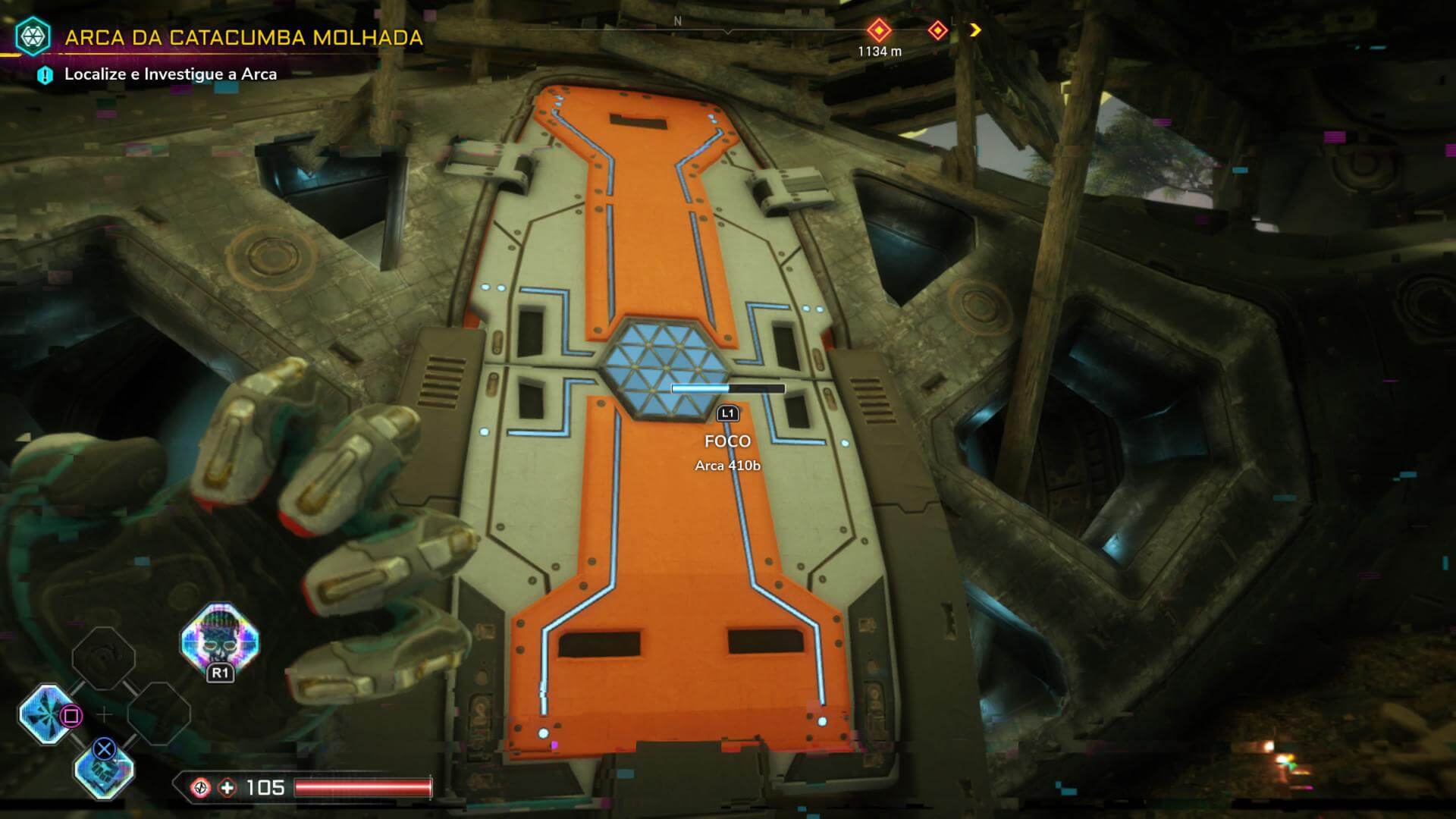
Task: Use the Shatter burst ability icon
Action: coord(48,713)
